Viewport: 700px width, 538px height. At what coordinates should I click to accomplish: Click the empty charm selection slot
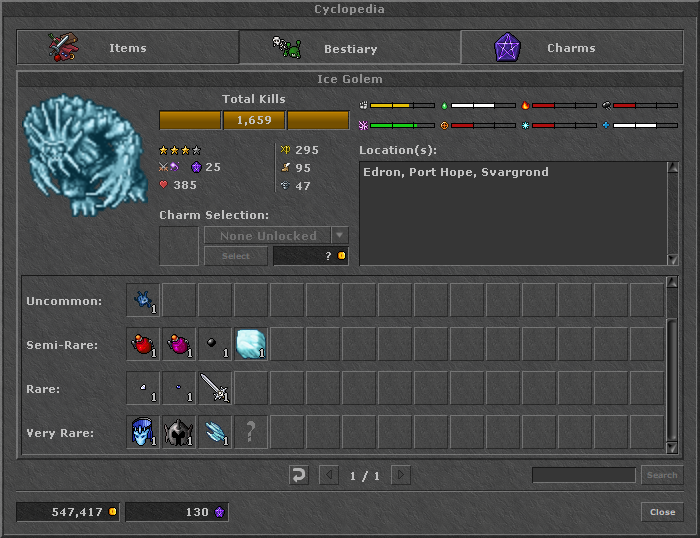click(179, 246)
